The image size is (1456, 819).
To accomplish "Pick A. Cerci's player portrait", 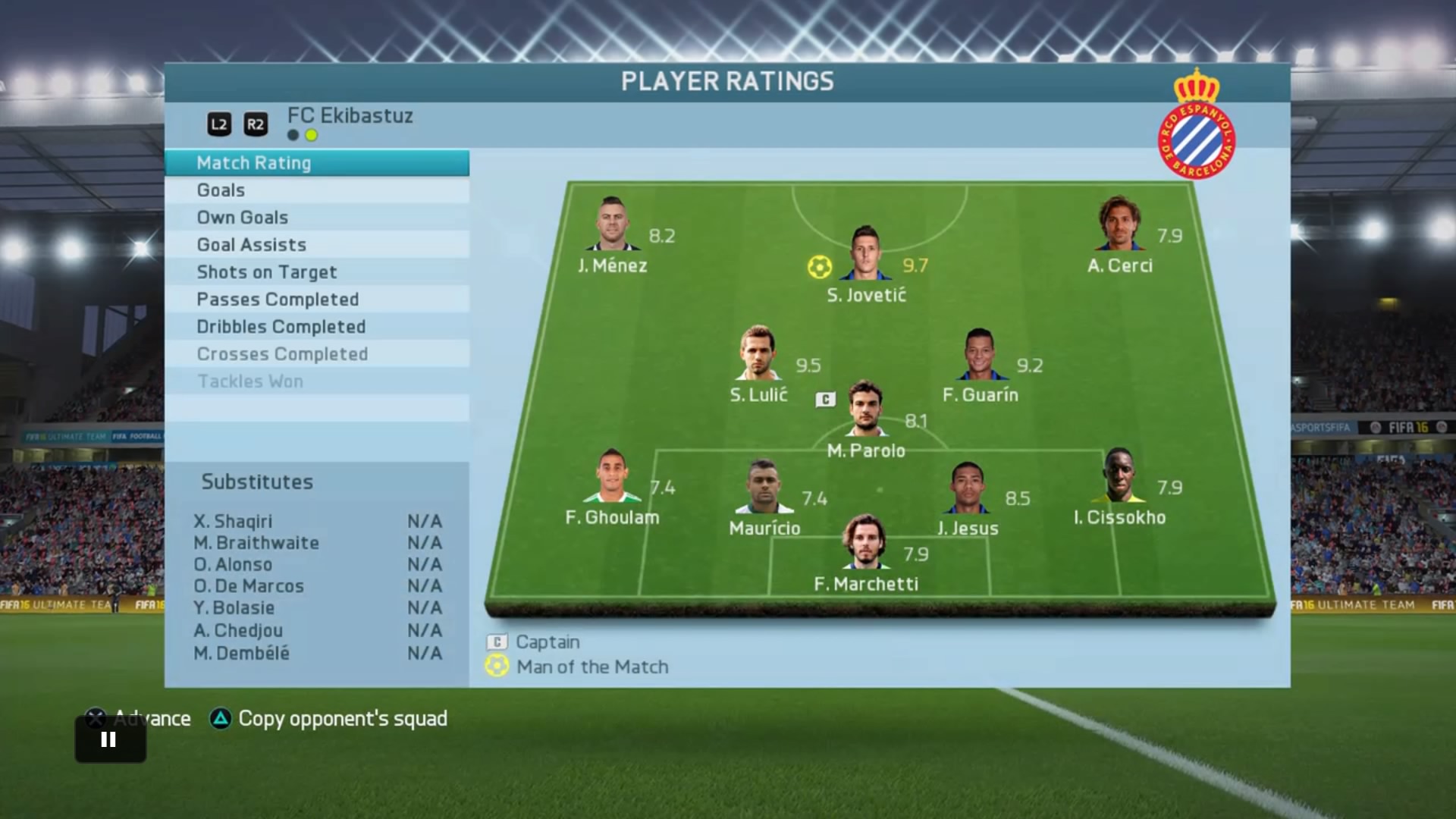I will pos(1119,224).
